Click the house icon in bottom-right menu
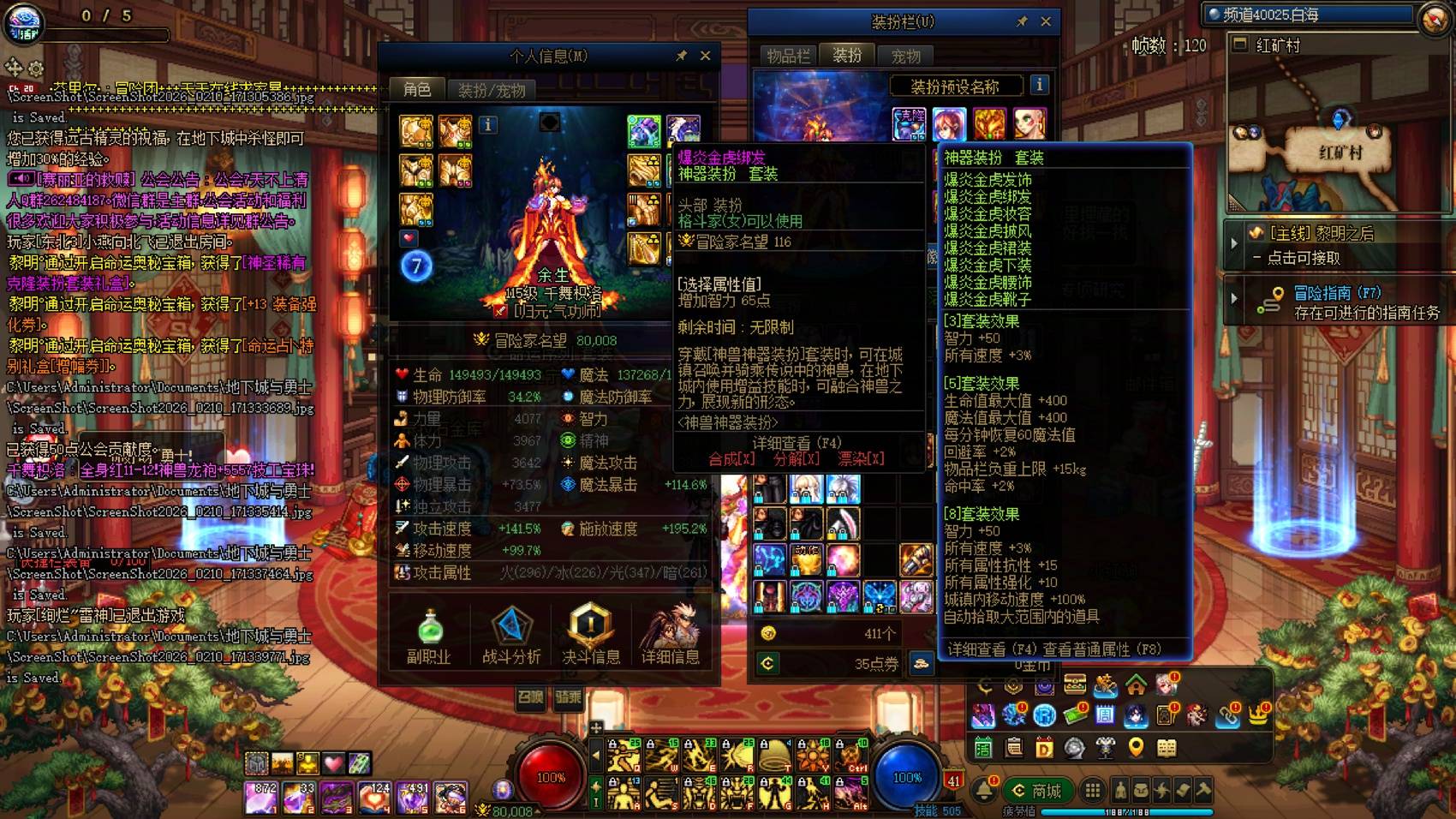This screenshot has height=819, width=1456. click(1136, 686)
